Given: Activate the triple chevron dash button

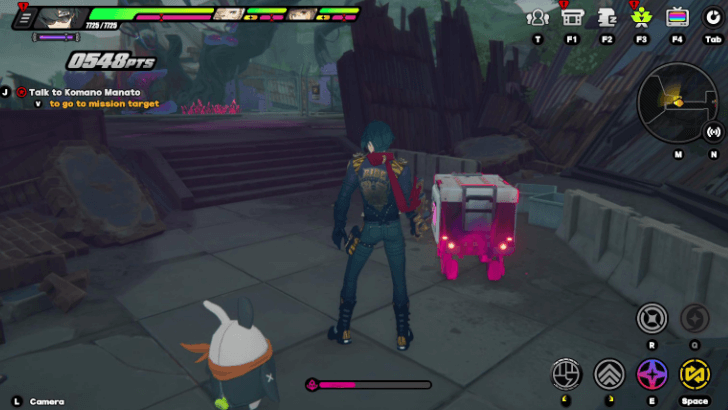Looking at the screenshot, I should tap(609, 374).
